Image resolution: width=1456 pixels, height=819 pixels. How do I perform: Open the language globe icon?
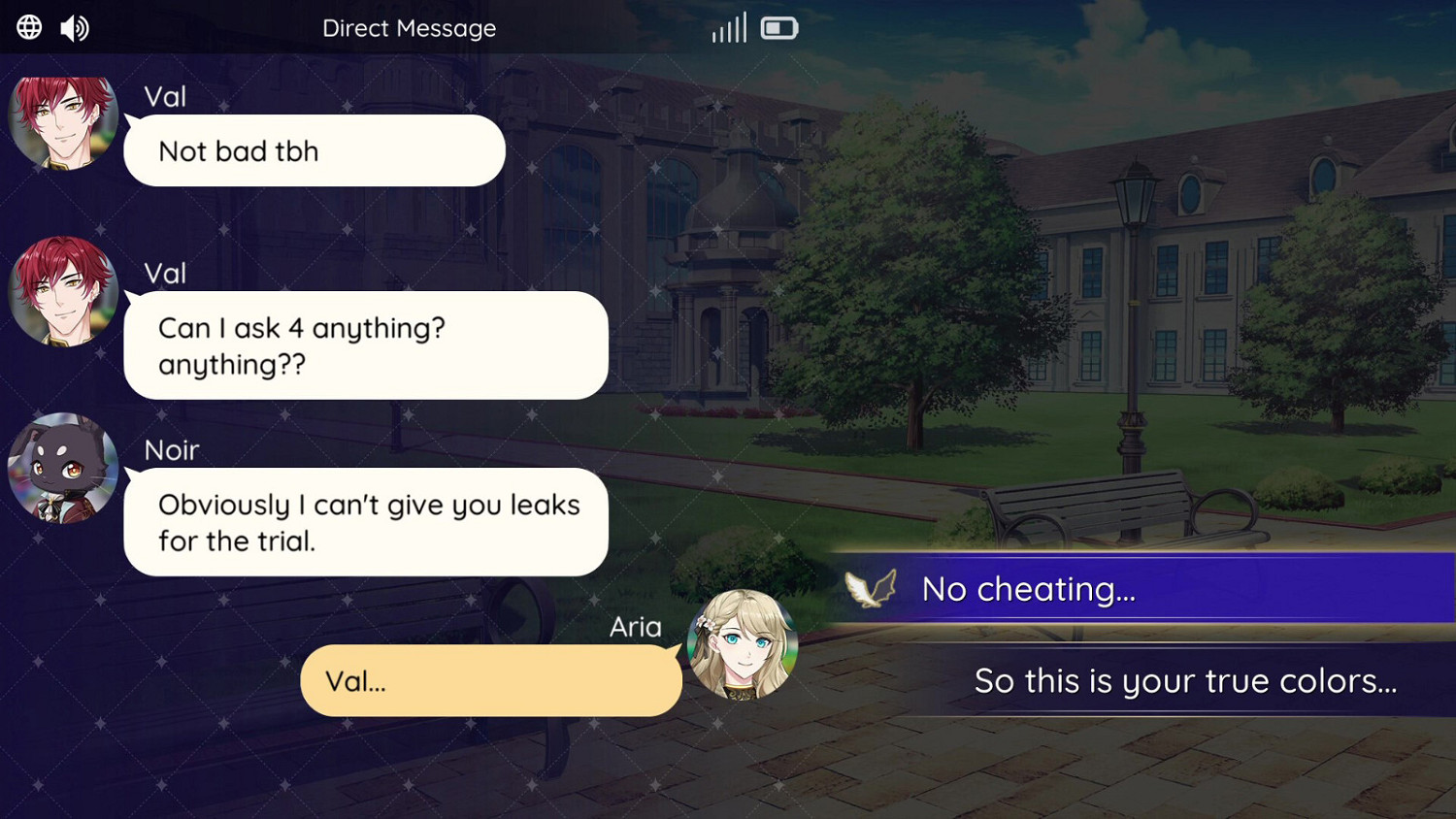pos(28,26)
